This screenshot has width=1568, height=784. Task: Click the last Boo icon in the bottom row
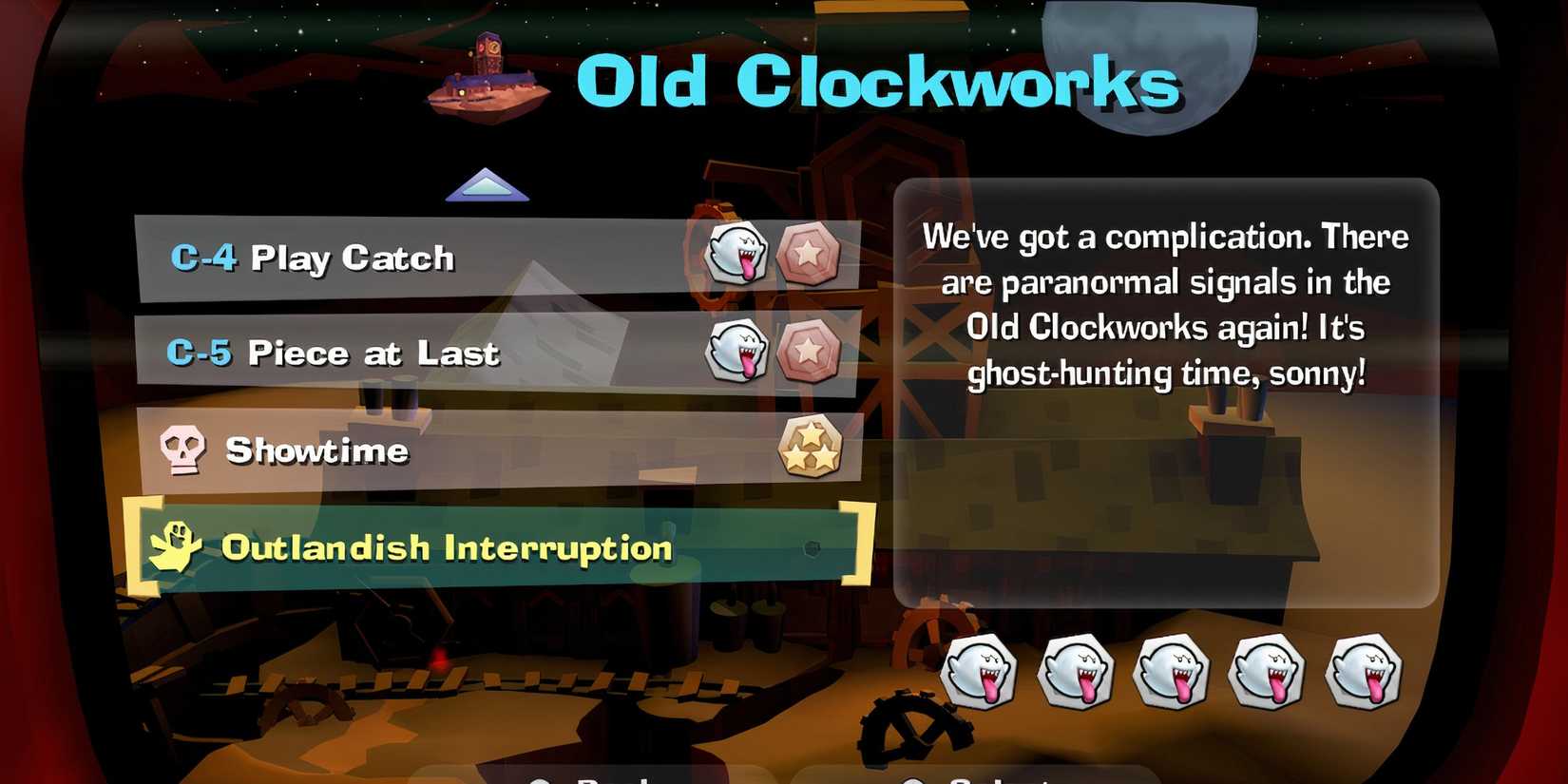(1366, 672)
